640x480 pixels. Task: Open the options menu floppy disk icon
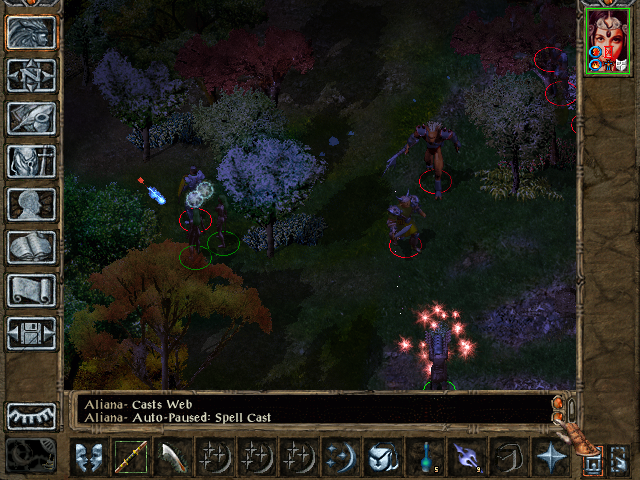coord(31,333)
